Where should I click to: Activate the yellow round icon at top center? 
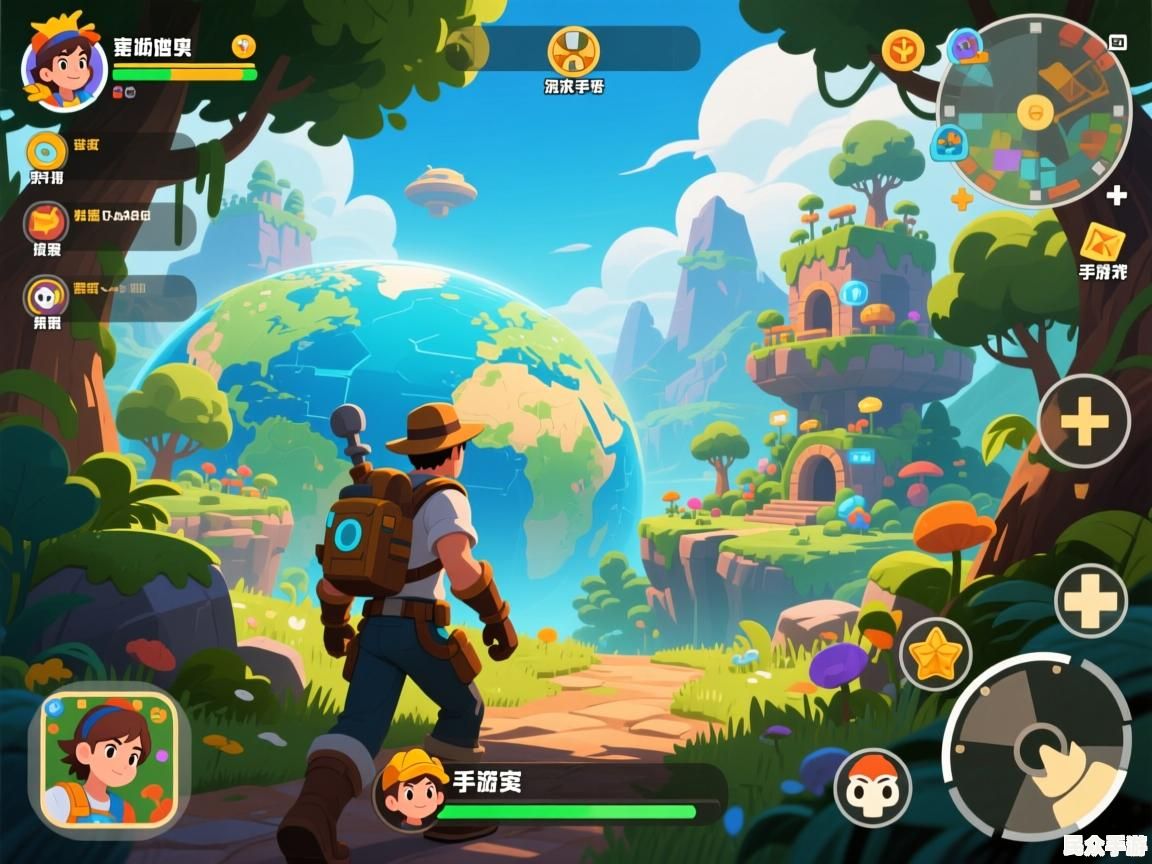click(574, 50)
